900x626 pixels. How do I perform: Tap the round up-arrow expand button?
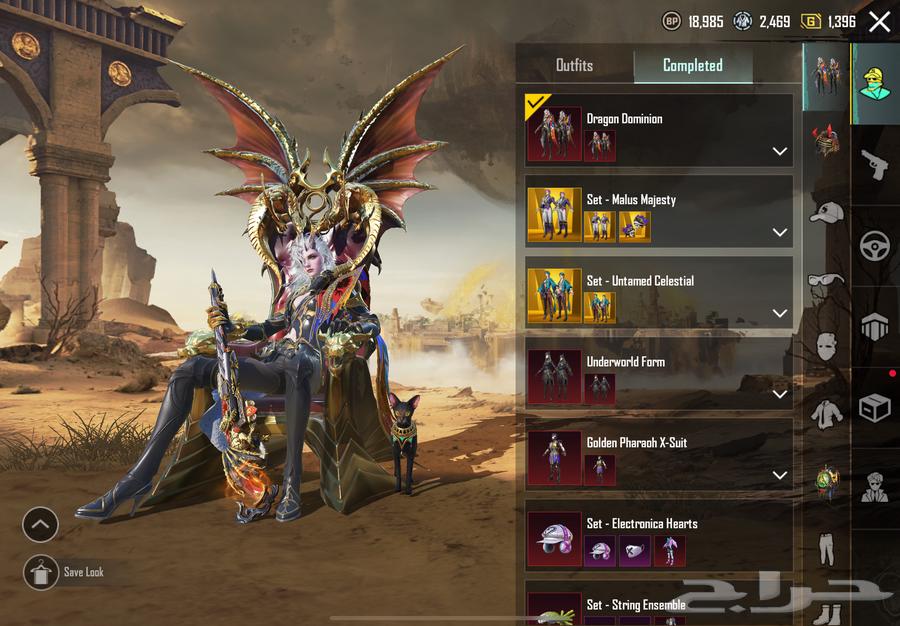pyautogui.click(x=41, y=524)
